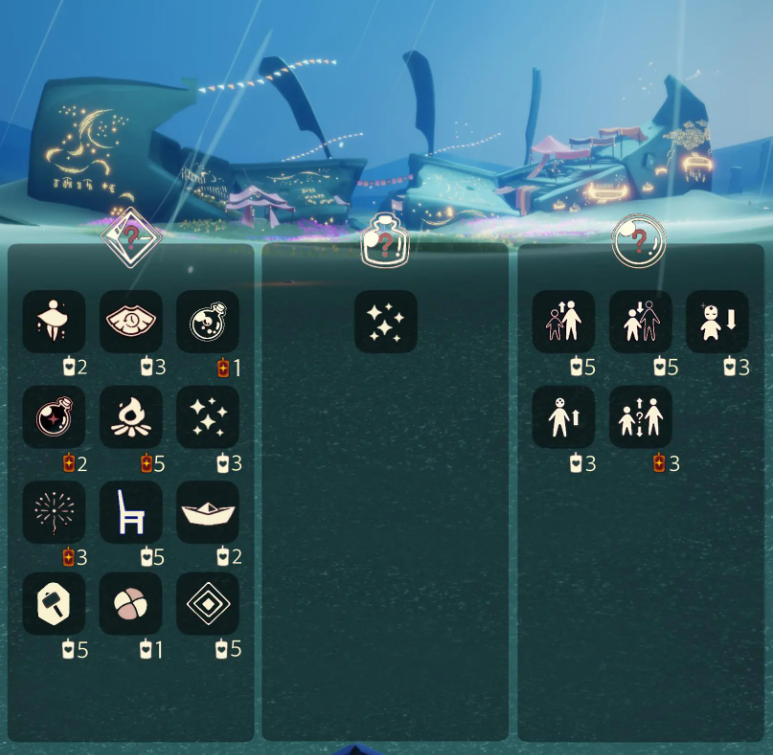Open the jar question mark category

[x=386, y=240]
